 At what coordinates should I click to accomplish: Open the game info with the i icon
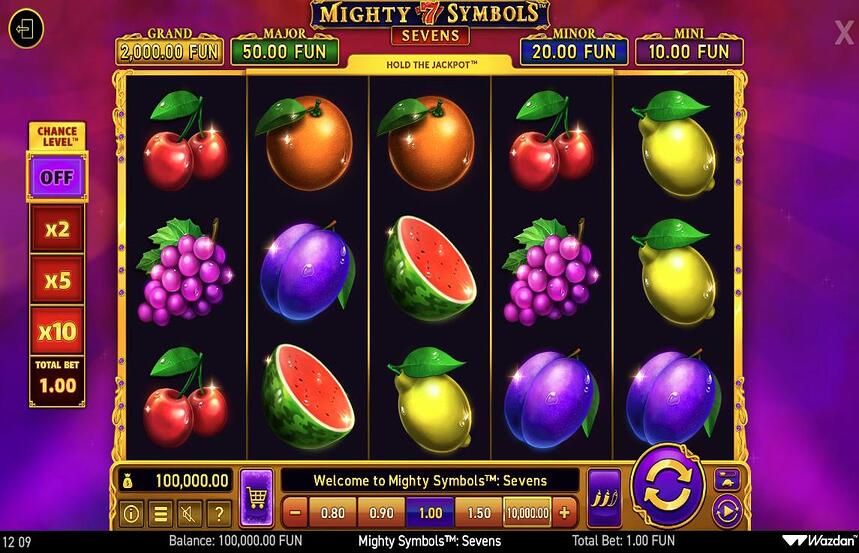[131, 514]
